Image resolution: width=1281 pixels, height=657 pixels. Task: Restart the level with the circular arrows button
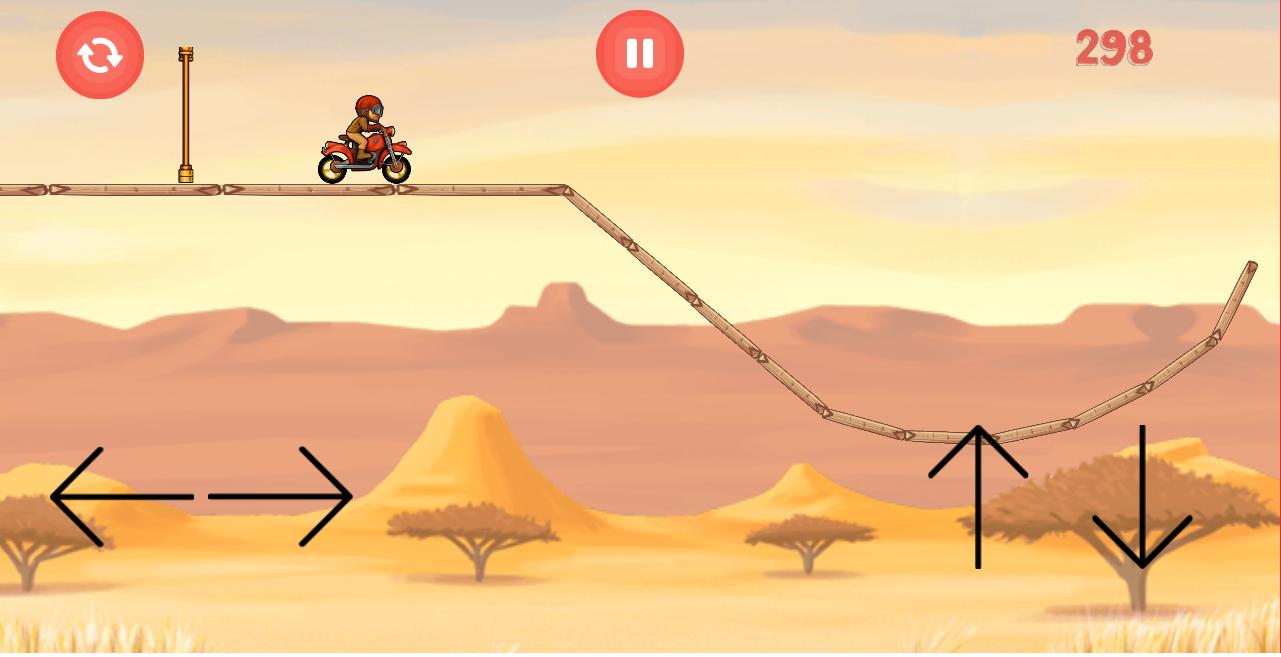coord(100,55)
